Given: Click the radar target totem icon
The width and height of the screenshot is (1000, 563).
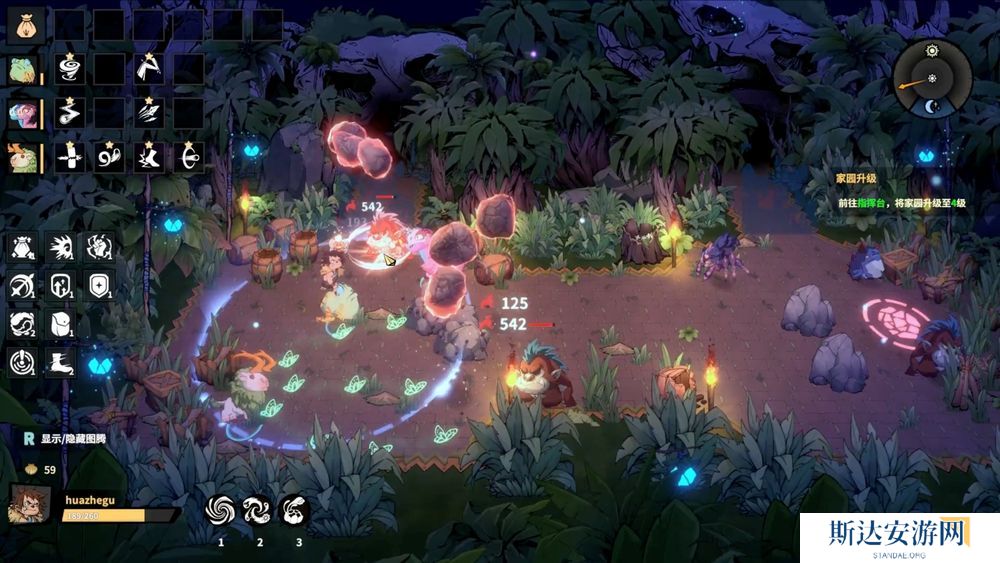Looking at the screenshot, I should pos(22,361).
